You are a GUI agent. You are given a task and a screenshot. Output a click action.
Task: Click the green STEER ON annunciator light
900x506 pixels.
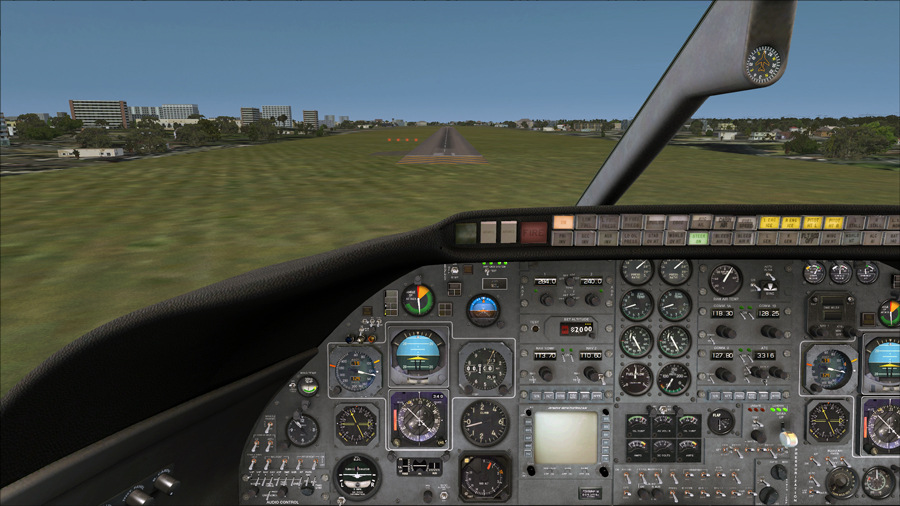tap(699, 238)
